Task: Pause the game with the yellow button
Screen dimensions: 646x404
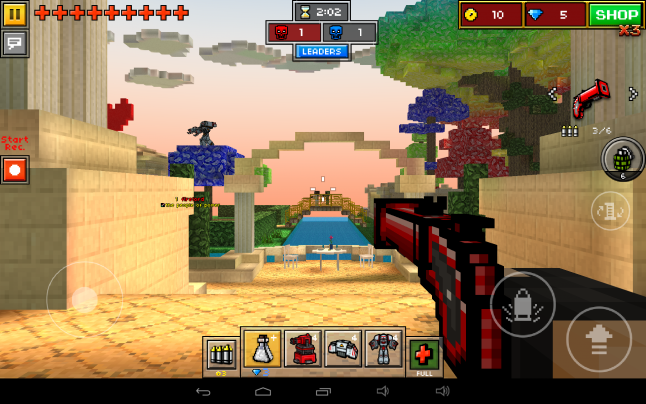Action: click(15, 14)
